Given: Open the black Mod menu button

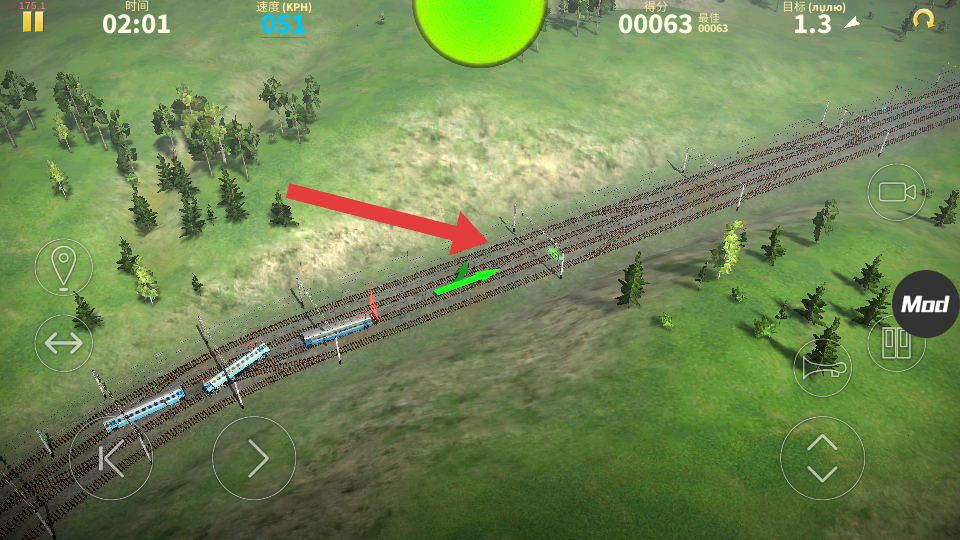Looking at the screenshot, I should [x=925, y=304].
